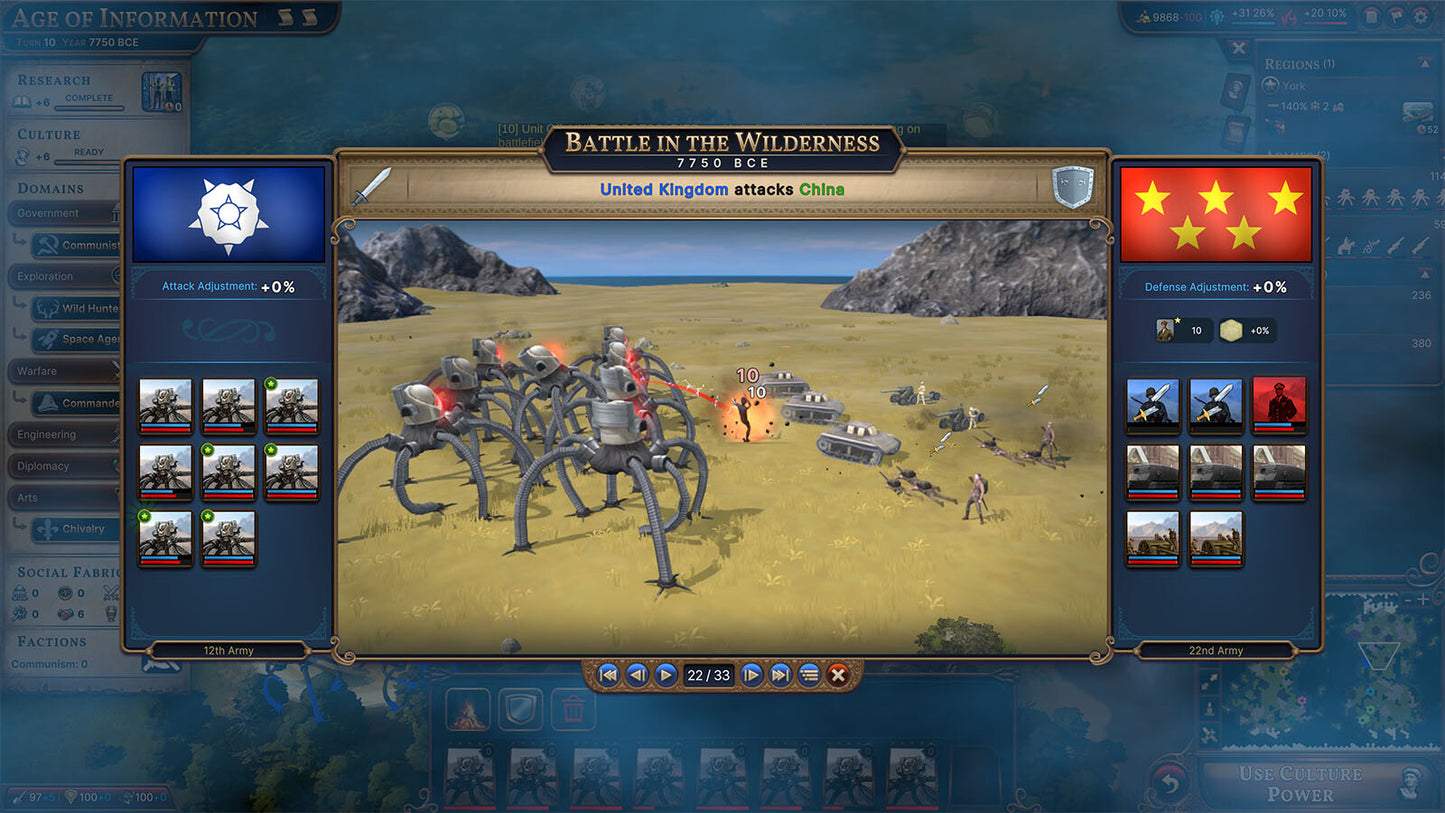The height and width of the screenshot is (813, 1445).
Task: Open the battle log list icon near the playback controls
Action: pos(809,675)
